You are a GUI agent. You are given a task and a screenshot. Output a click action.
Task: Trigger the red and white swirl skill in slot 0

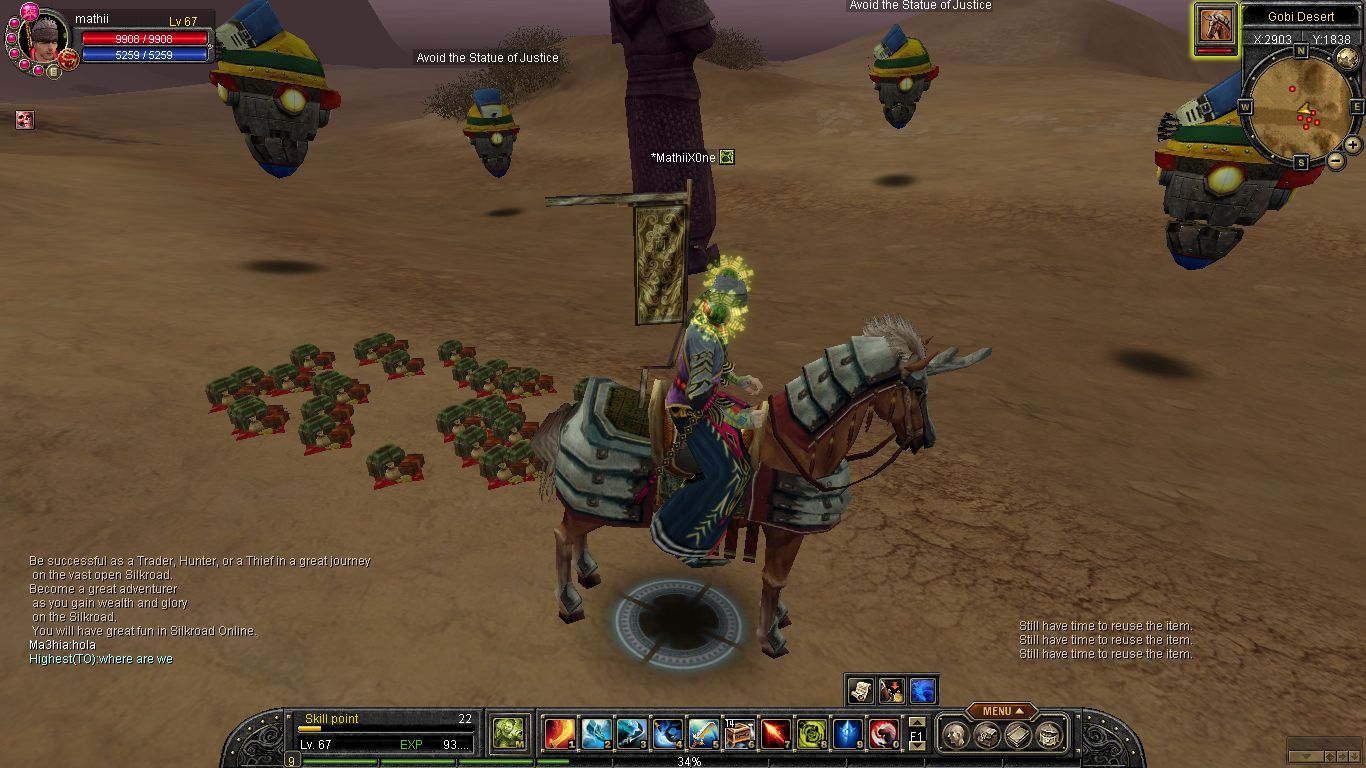click(x=883, y=734)
